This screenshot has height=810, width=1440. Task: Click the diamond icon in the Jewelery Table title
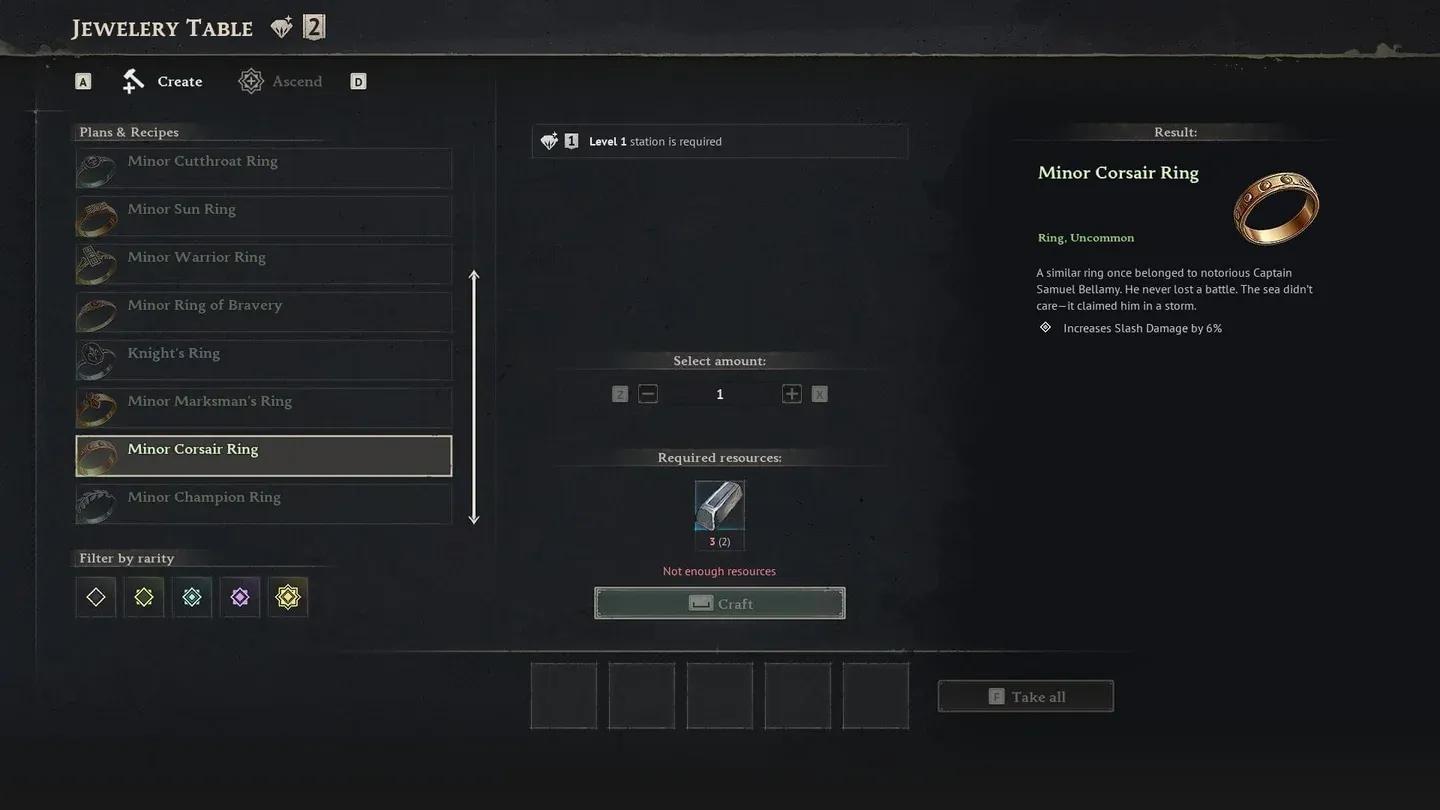point(282,26)
